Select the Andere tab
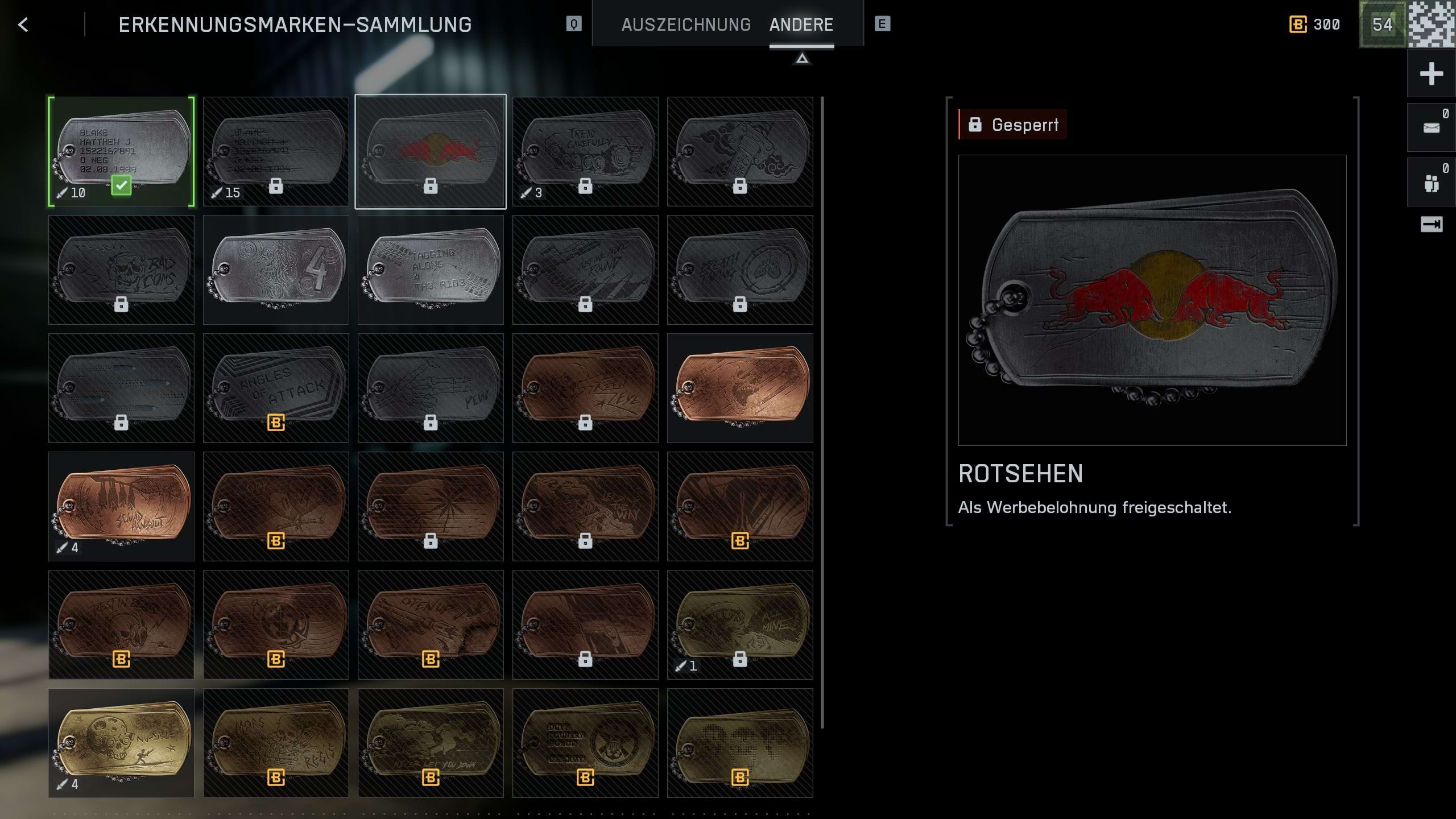 click(801, 24)
